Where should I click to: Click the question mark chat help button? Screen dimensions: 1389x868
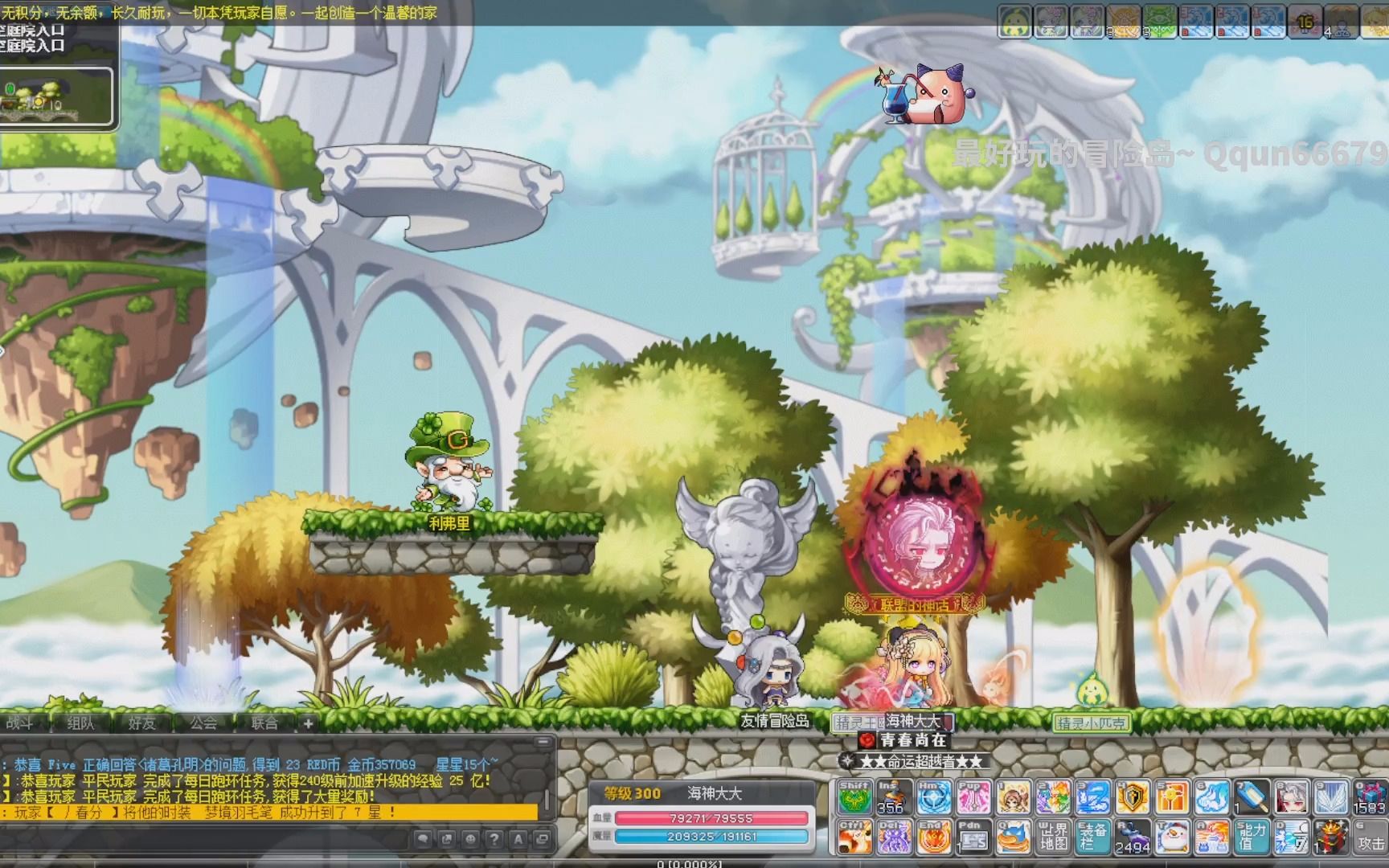494,839
